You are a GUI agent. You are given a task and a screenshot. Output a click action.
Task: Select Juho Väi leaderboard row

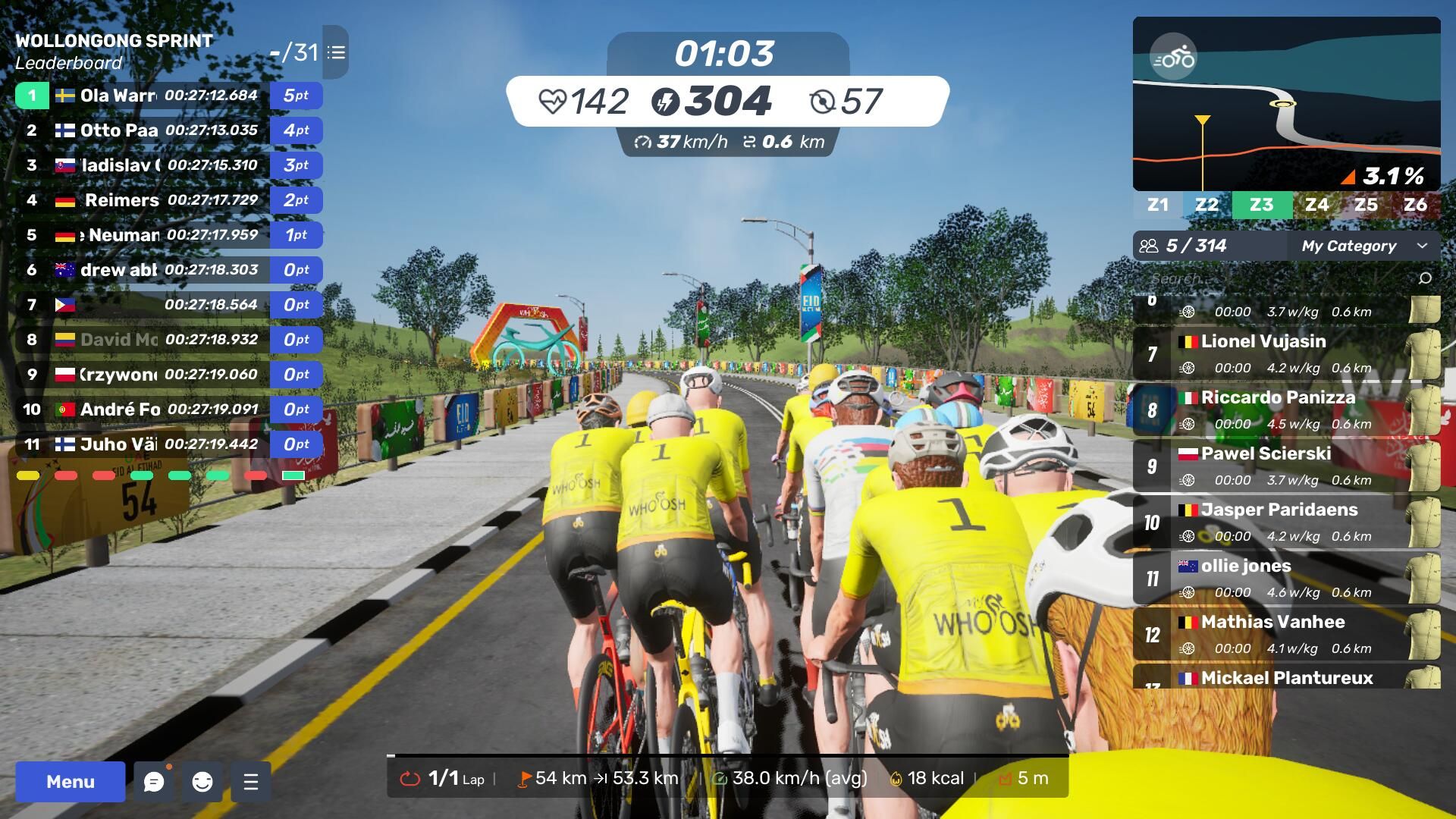tap(168, 444)
